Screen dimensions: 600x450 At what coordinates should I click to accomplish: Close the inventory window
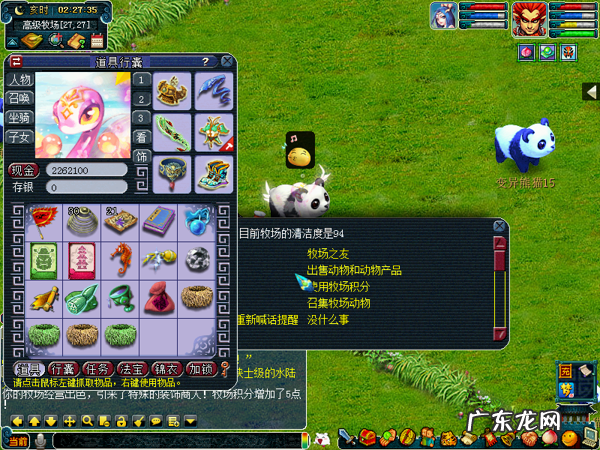(227, 62)
